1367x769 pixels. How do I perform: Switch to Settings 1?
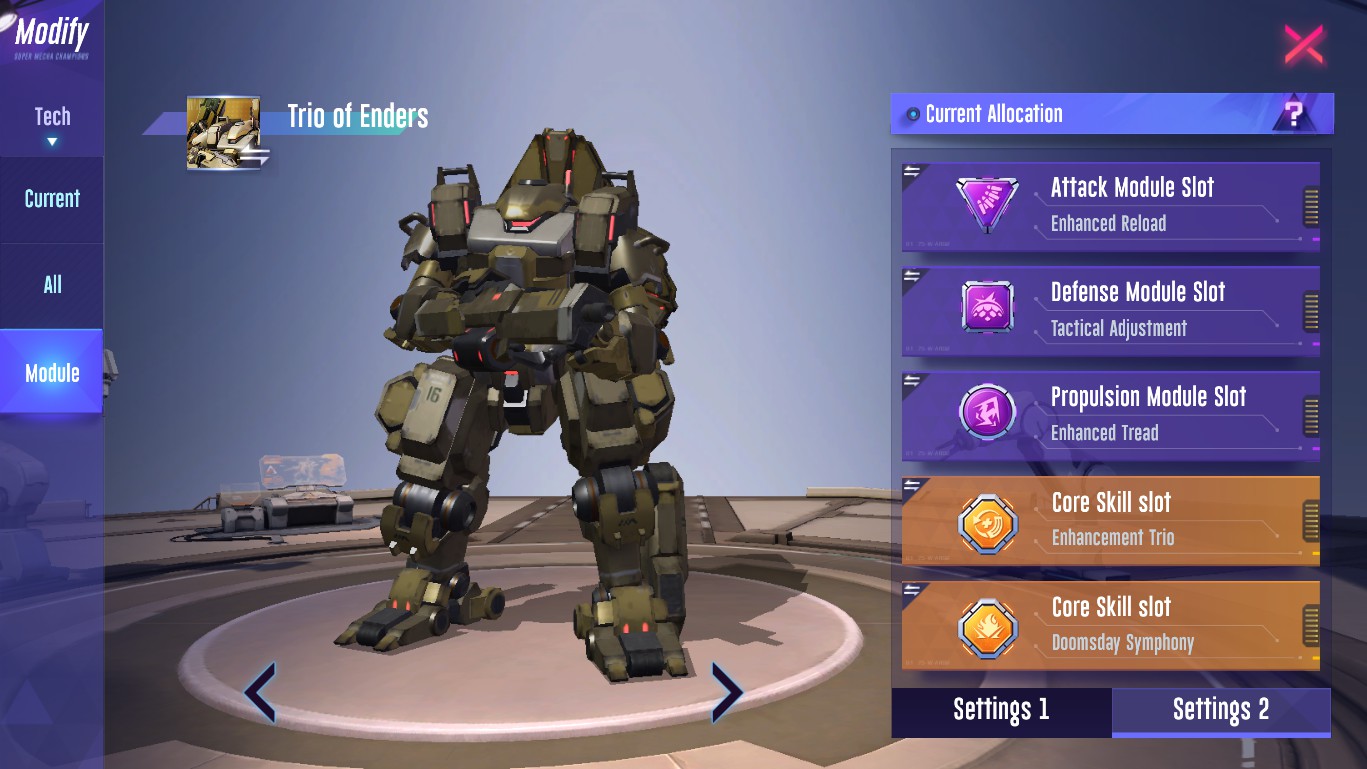pyautogui.click(x=1001, y=711)
